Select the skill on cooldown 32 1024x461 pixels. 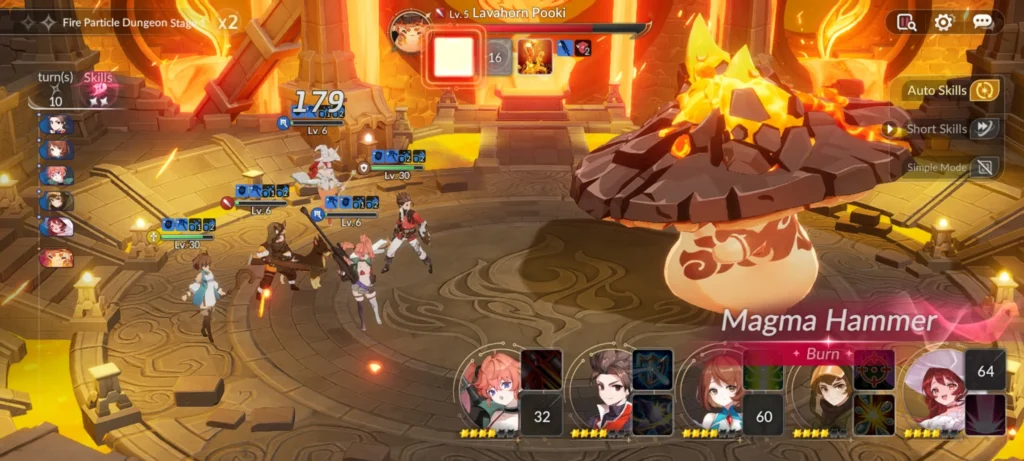[542, 415]
